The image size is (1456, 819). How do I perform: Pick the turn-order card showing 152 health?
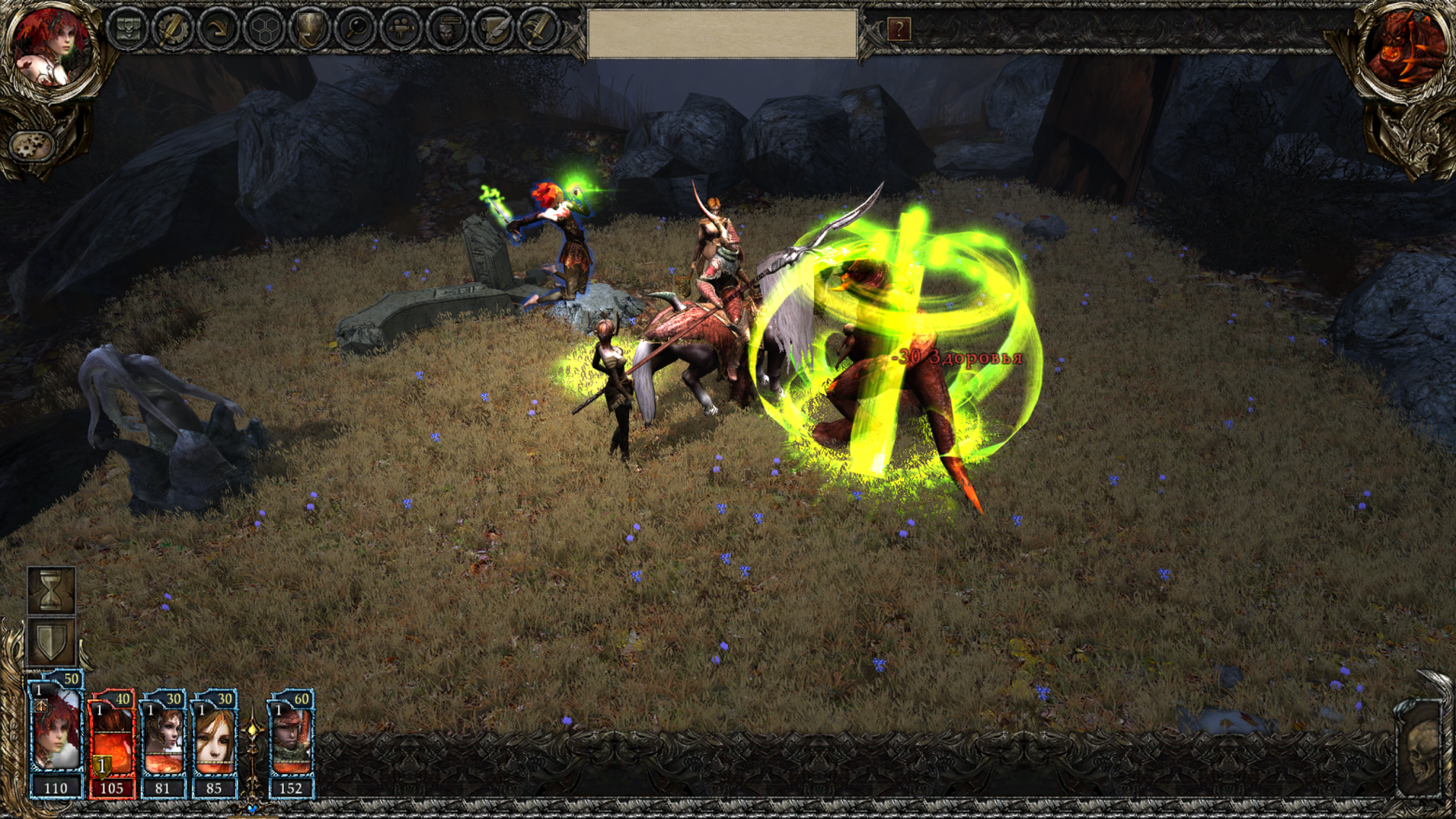[290, 744]
